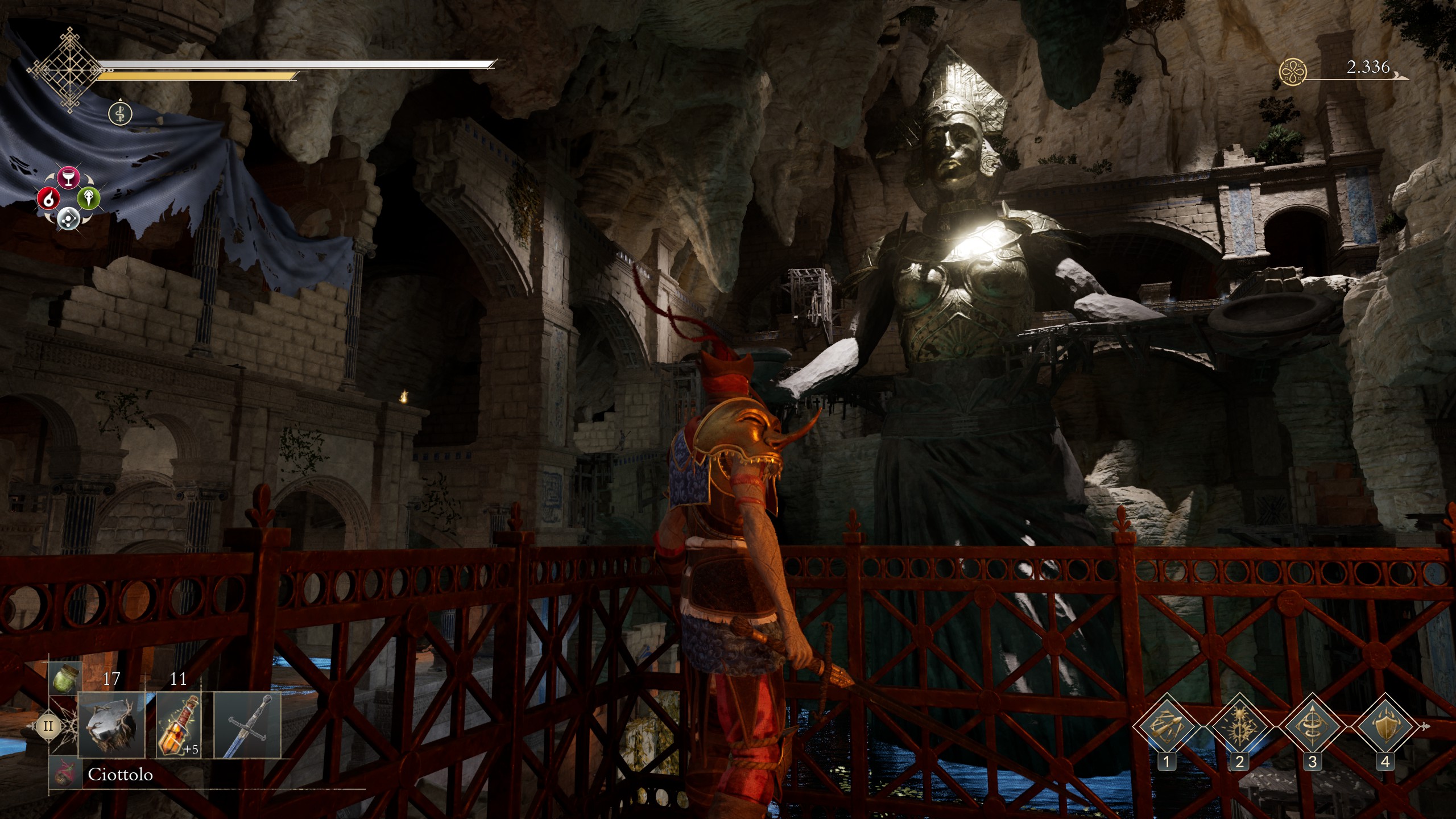Trigger the sunburst mace ability in slot 2

coord(1239,727)
